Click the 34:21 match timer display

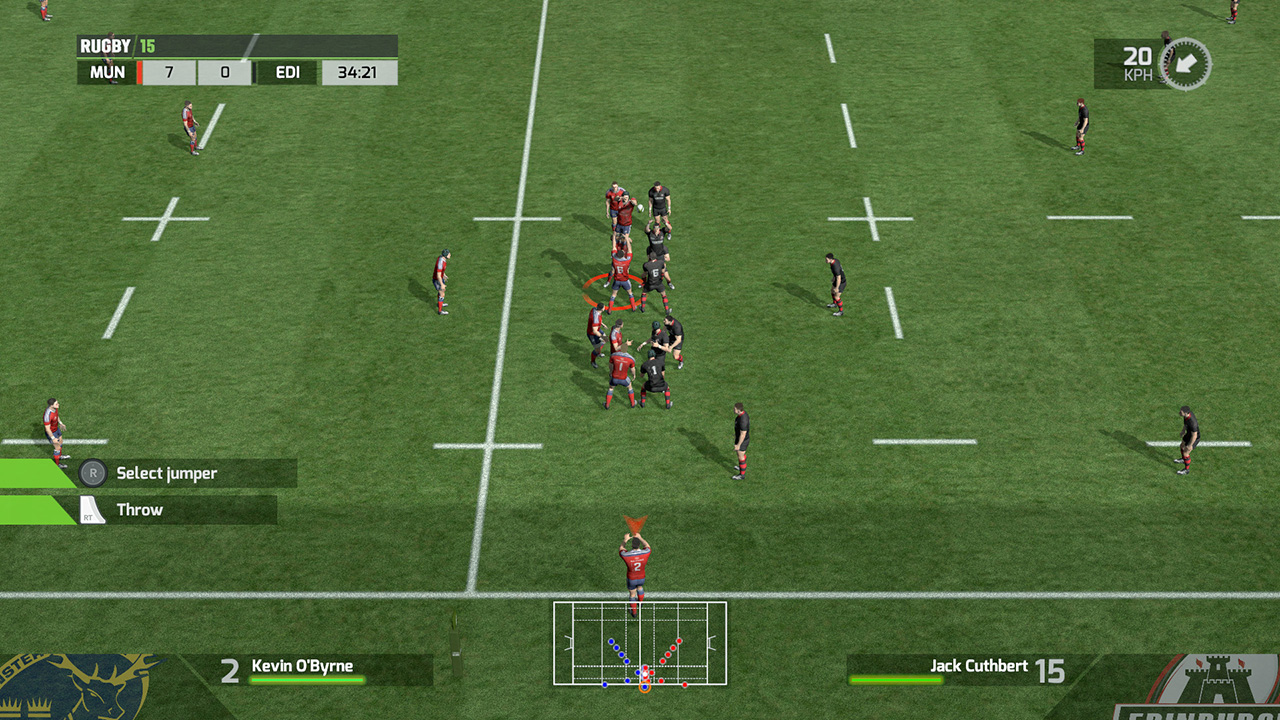click(x=359, y=72)
